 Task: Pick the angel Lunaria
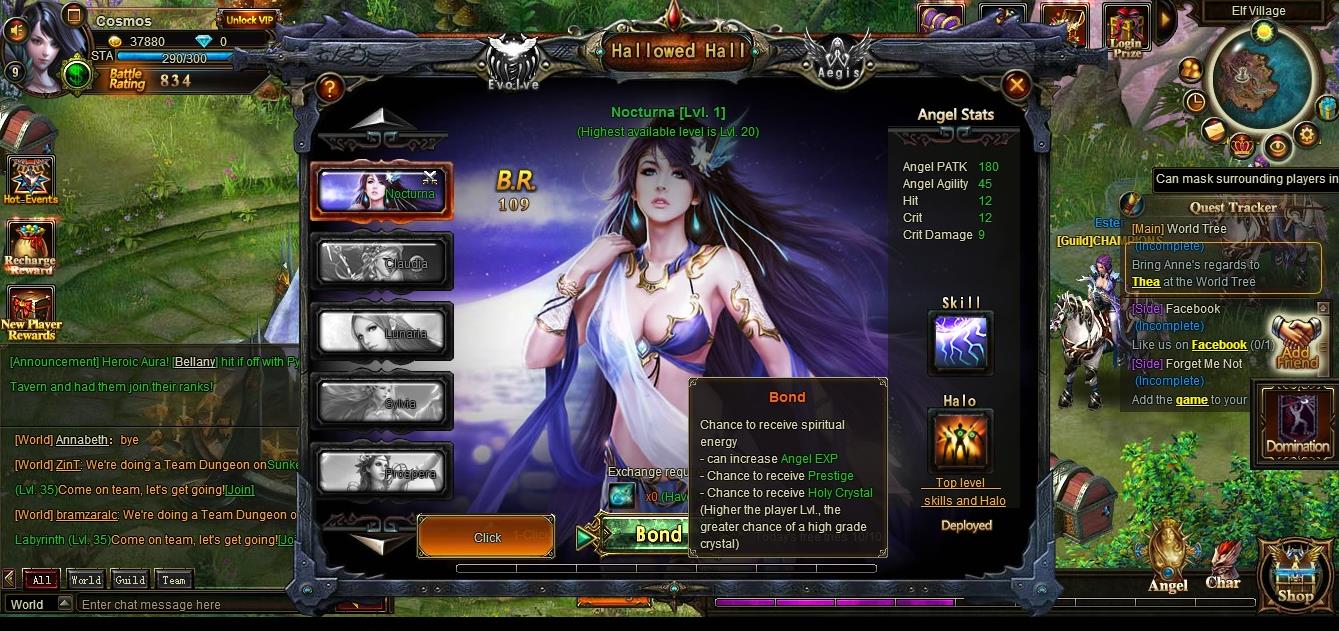pos(381,330)
